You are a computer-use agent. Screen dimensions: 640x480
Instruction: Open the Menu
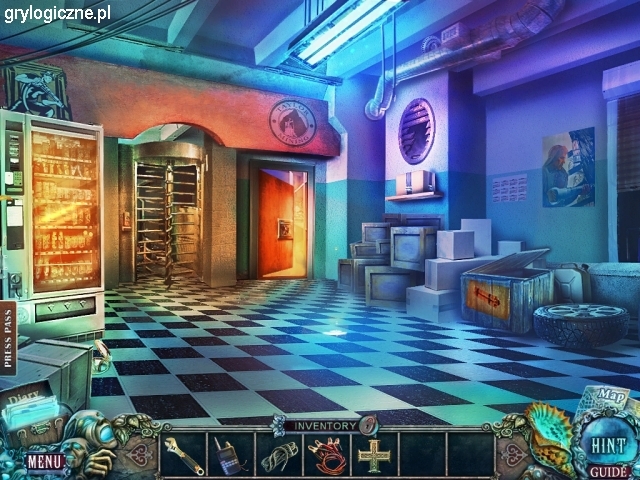[x=44, y=461]
